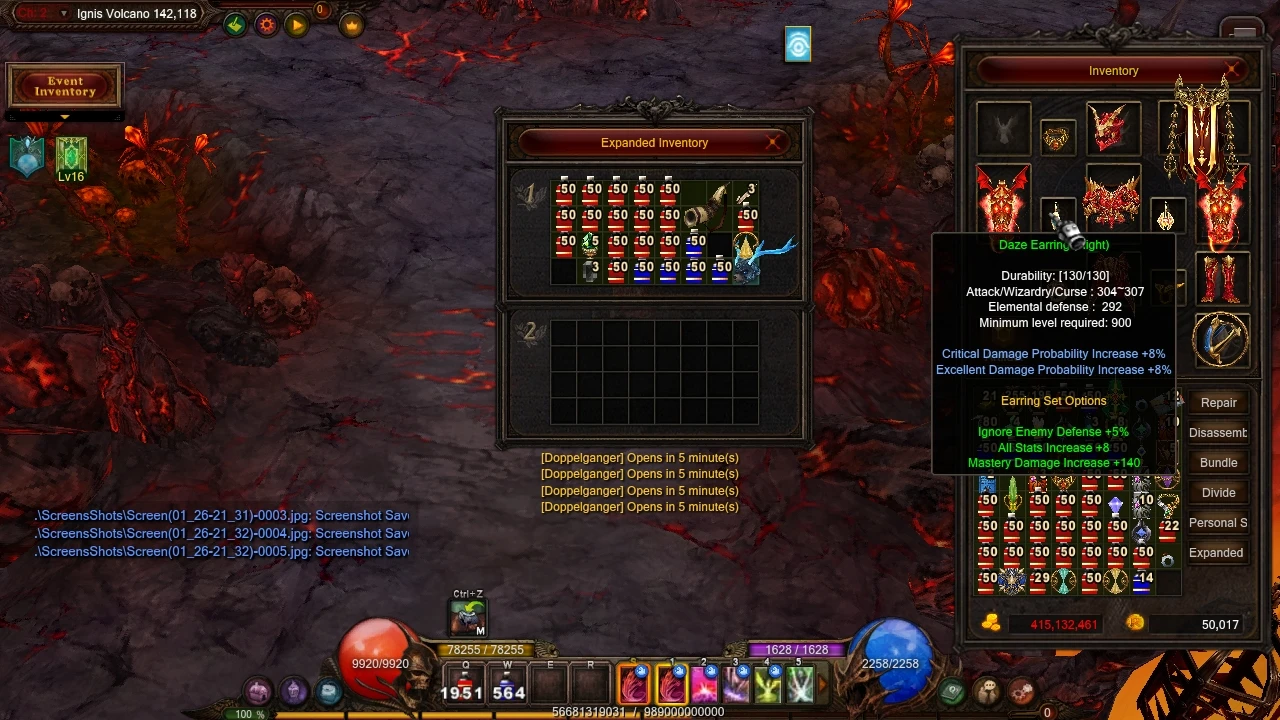Select the equipped red boots slot
1280x720 pixels.
[1220, 280]
